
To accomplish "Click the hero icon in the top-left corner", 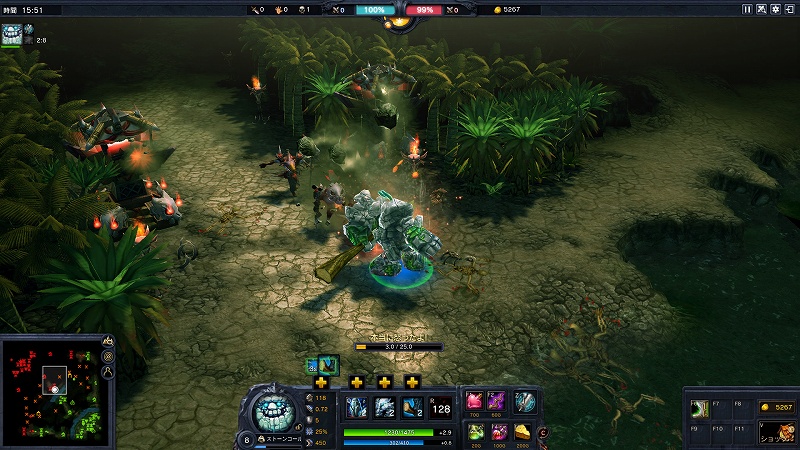I will tap(12, 34).
